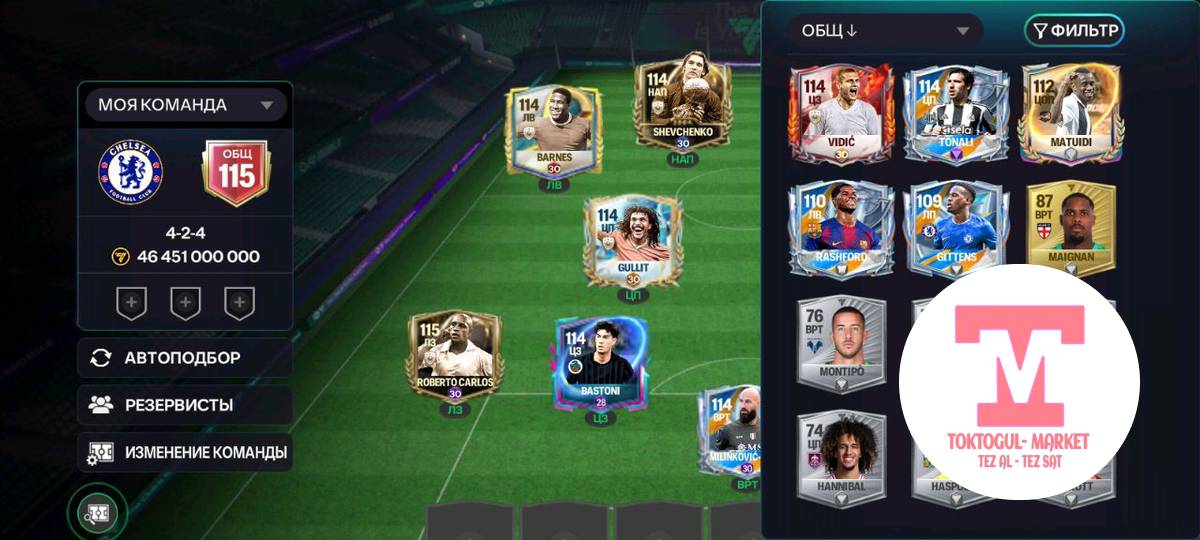Choose Barnes in the lineup

tap(553, 132)
